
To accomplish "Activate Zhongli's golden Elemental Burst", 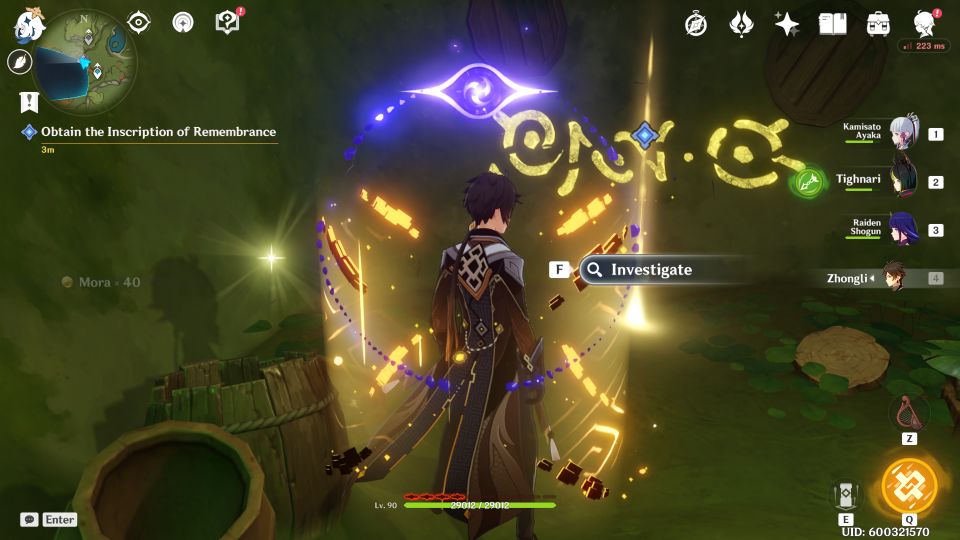I will (909, 487).
